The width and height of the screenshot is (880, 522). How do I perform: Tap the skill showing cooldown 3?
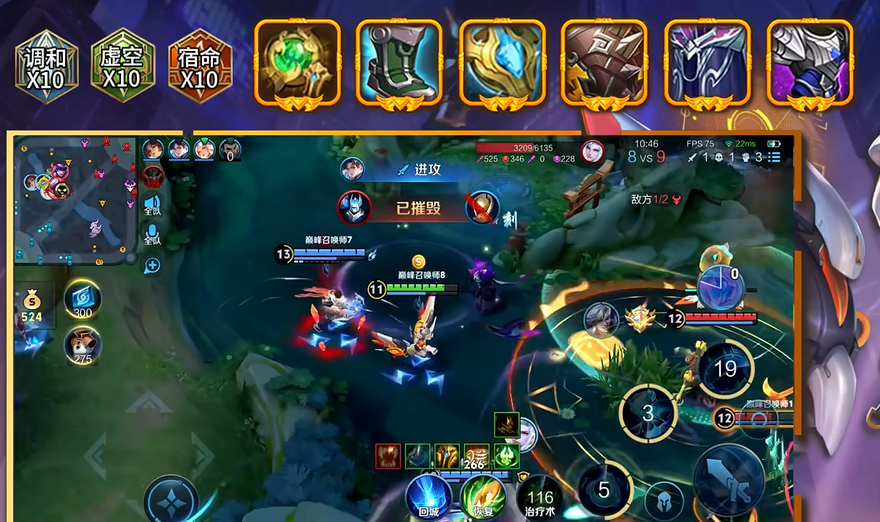[x=647, y=412]
